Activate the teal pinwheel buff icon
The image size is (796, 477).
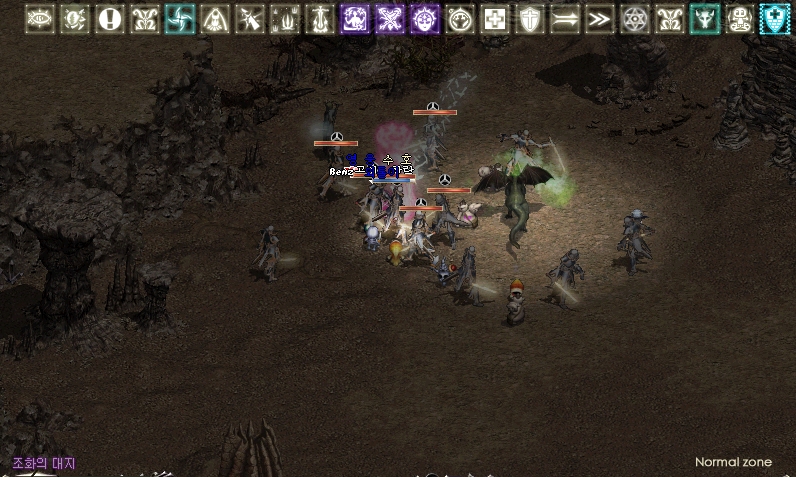click(x=180, y=19)
